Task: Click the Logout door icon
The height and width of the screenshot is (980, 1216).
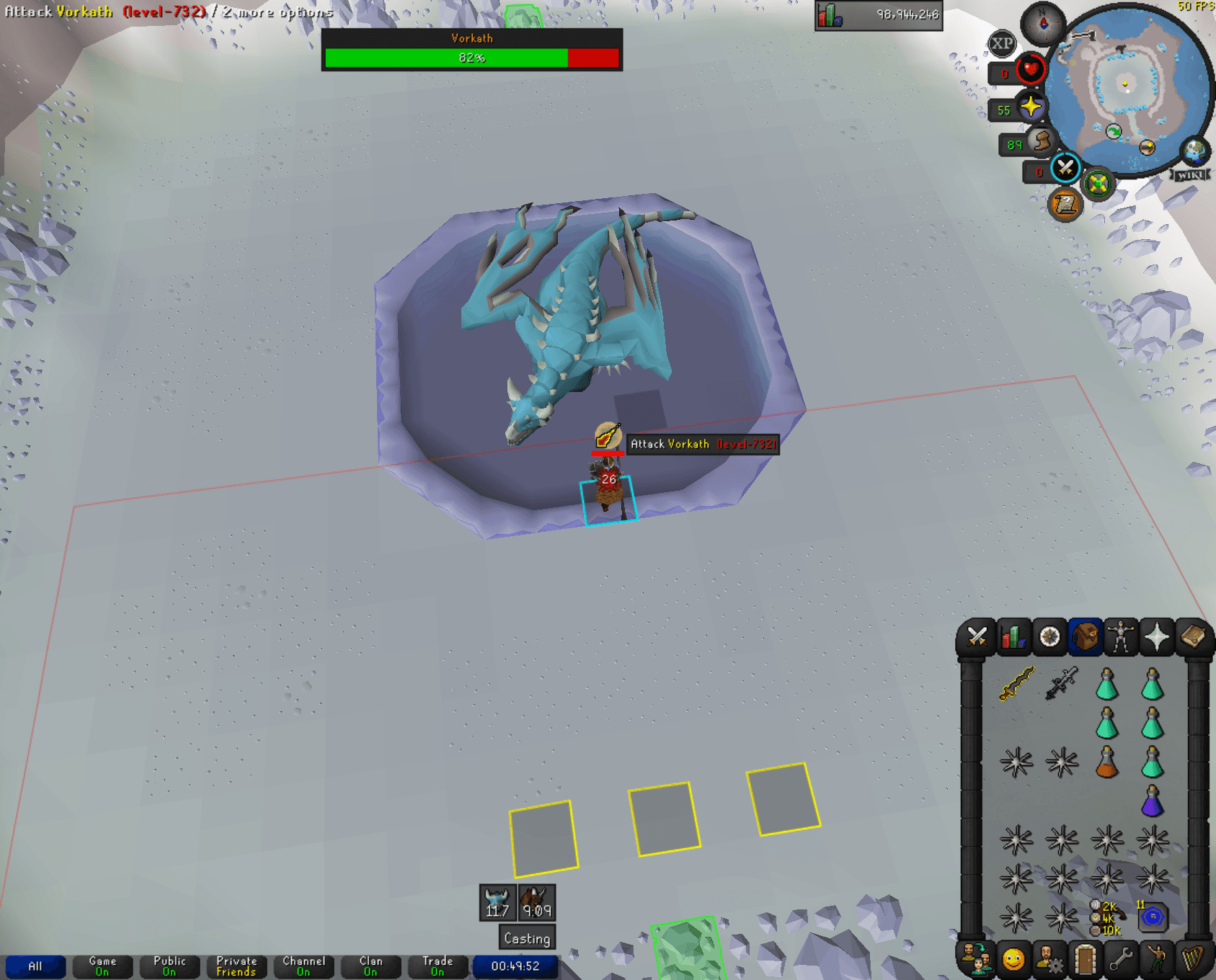Action: coord(1086,961)
